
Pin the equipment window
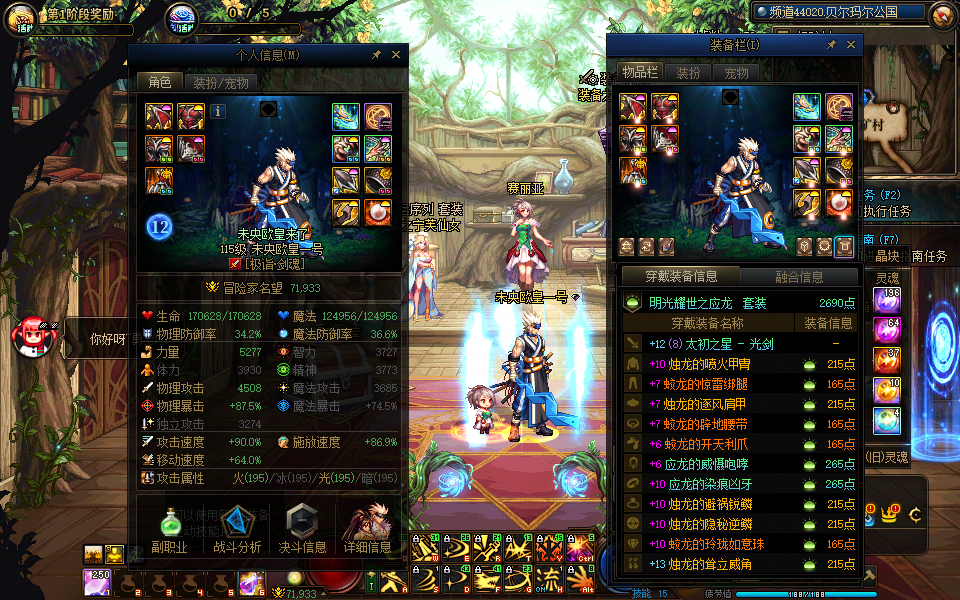pyautogui.click(x=831, y=45)
